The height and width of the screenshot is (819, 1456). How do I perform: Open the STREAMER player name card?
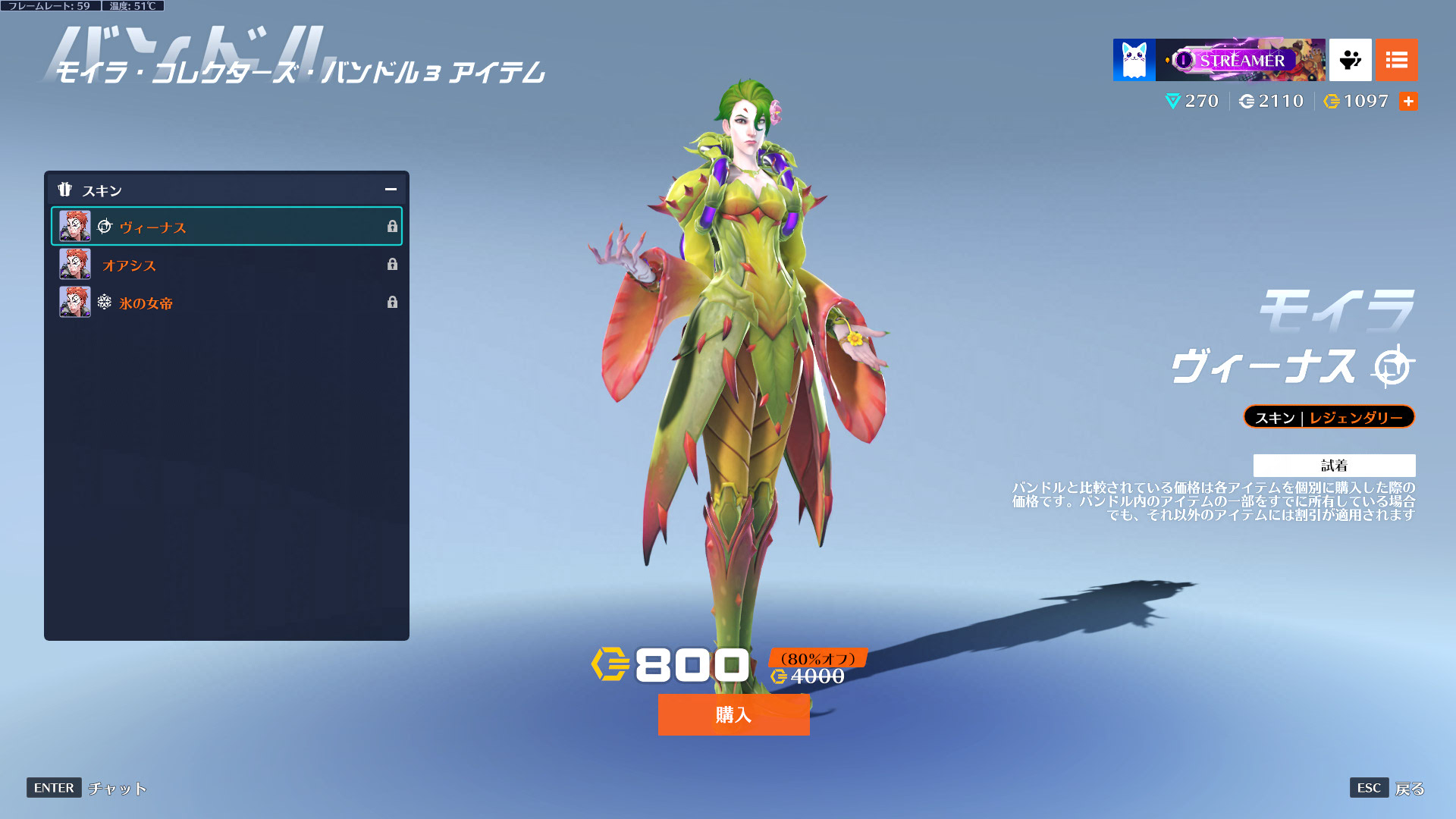1241,60
